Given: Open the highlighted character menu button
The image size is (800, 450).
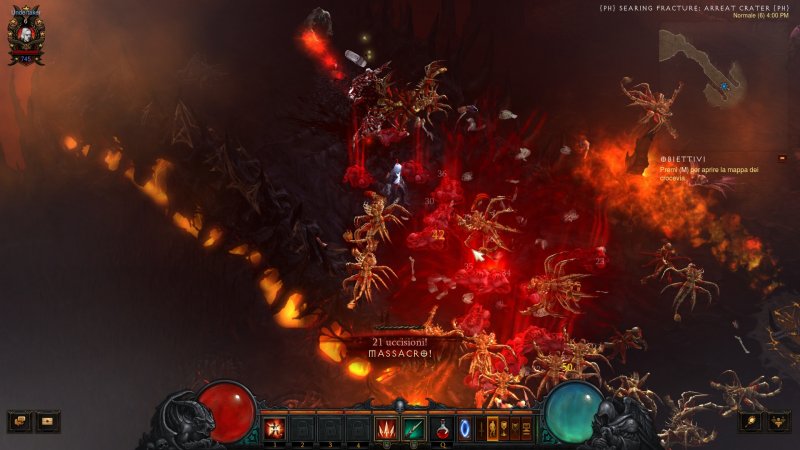Looking at the screenshot, I should pos(491,429).
